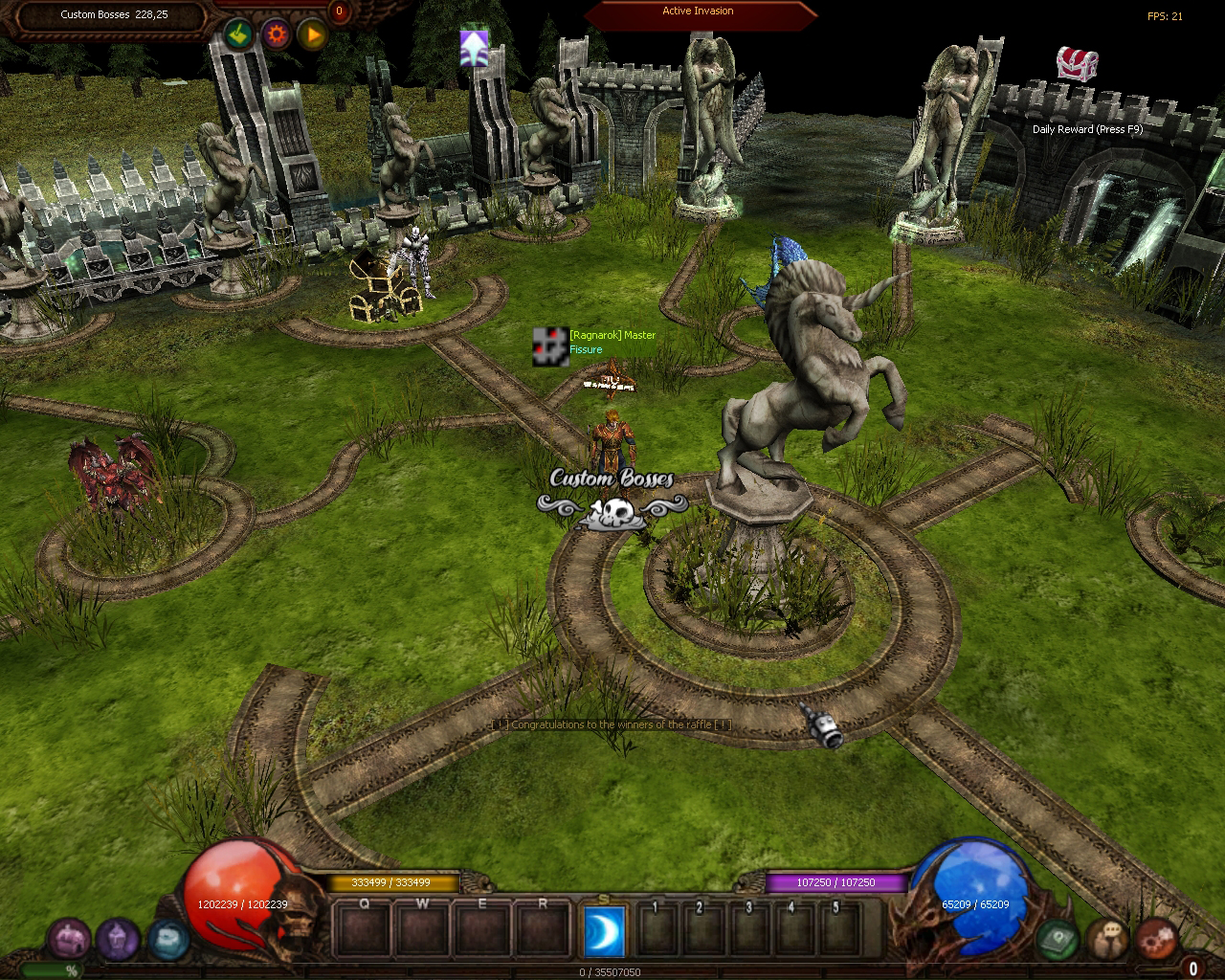Claim the Daily Reward chest icon
This screenshot has height=980, width=1225.
tap(1077, 64)
